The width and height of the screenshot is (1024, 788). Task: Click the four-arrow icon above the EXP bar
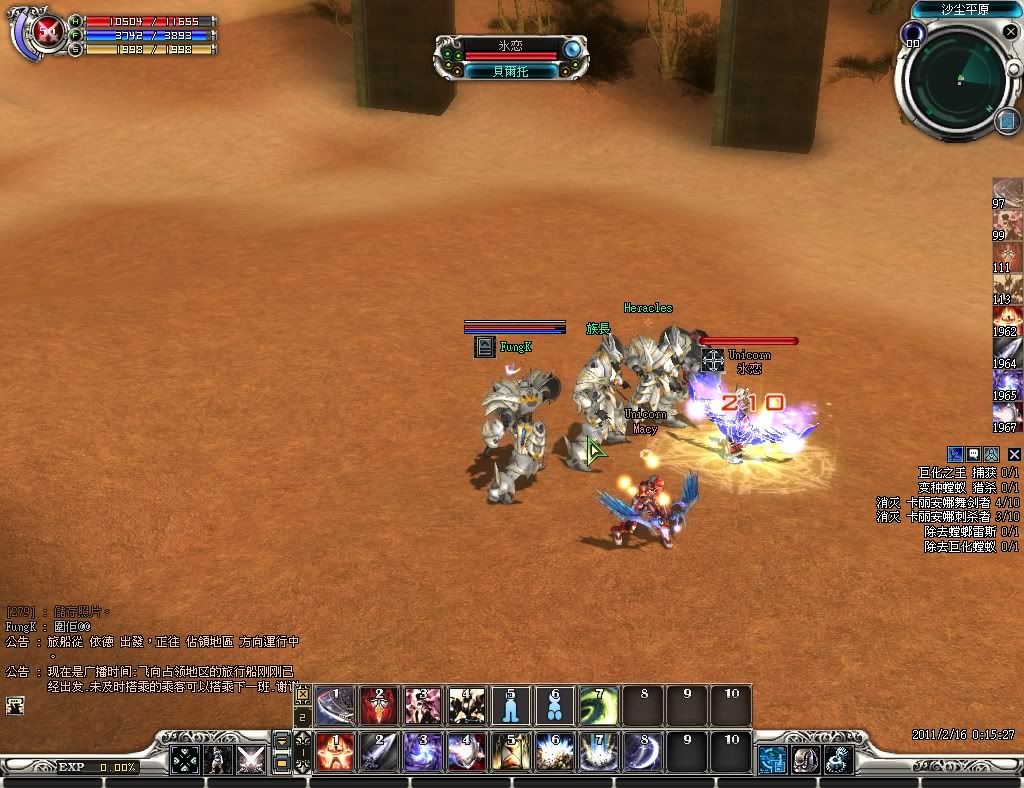(x=184, y=760)
